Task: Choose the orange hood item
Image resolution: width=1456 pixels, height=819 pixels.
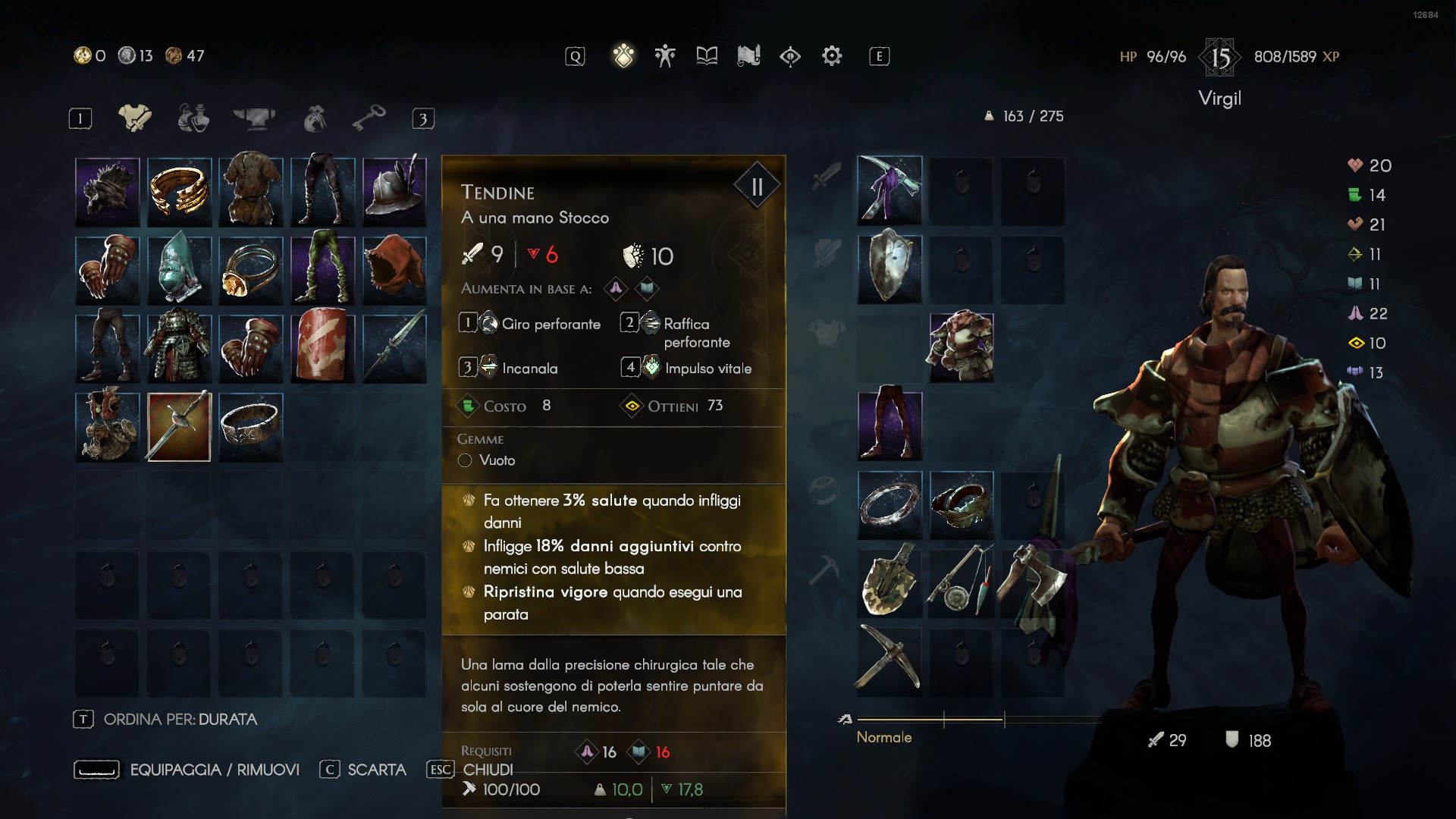Action: point(394,270)
